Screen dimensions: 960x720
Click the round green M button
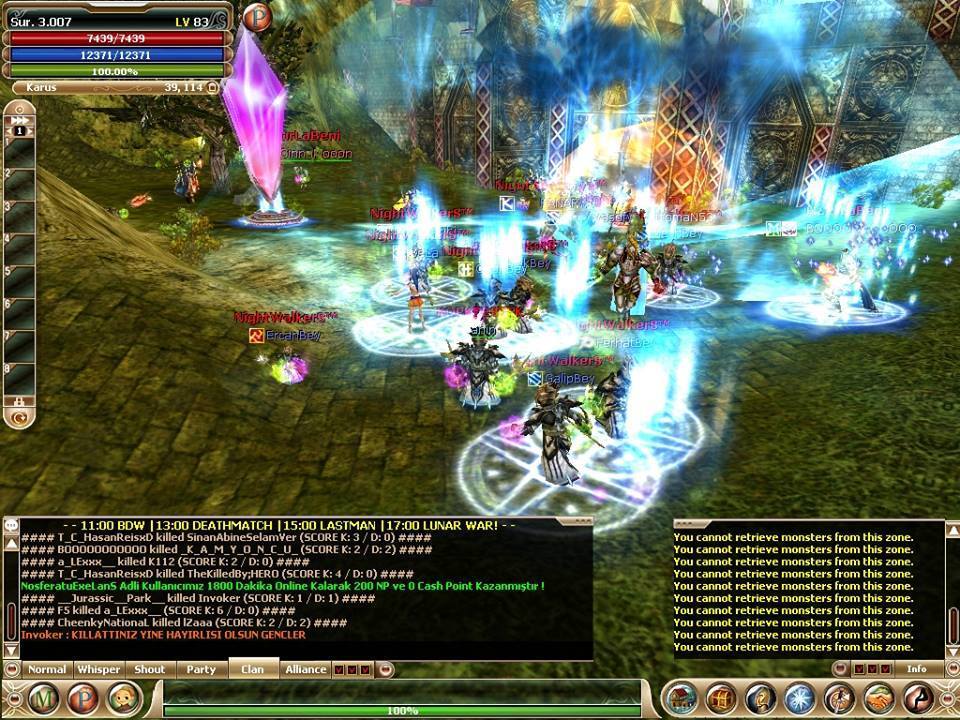(44, 698)
